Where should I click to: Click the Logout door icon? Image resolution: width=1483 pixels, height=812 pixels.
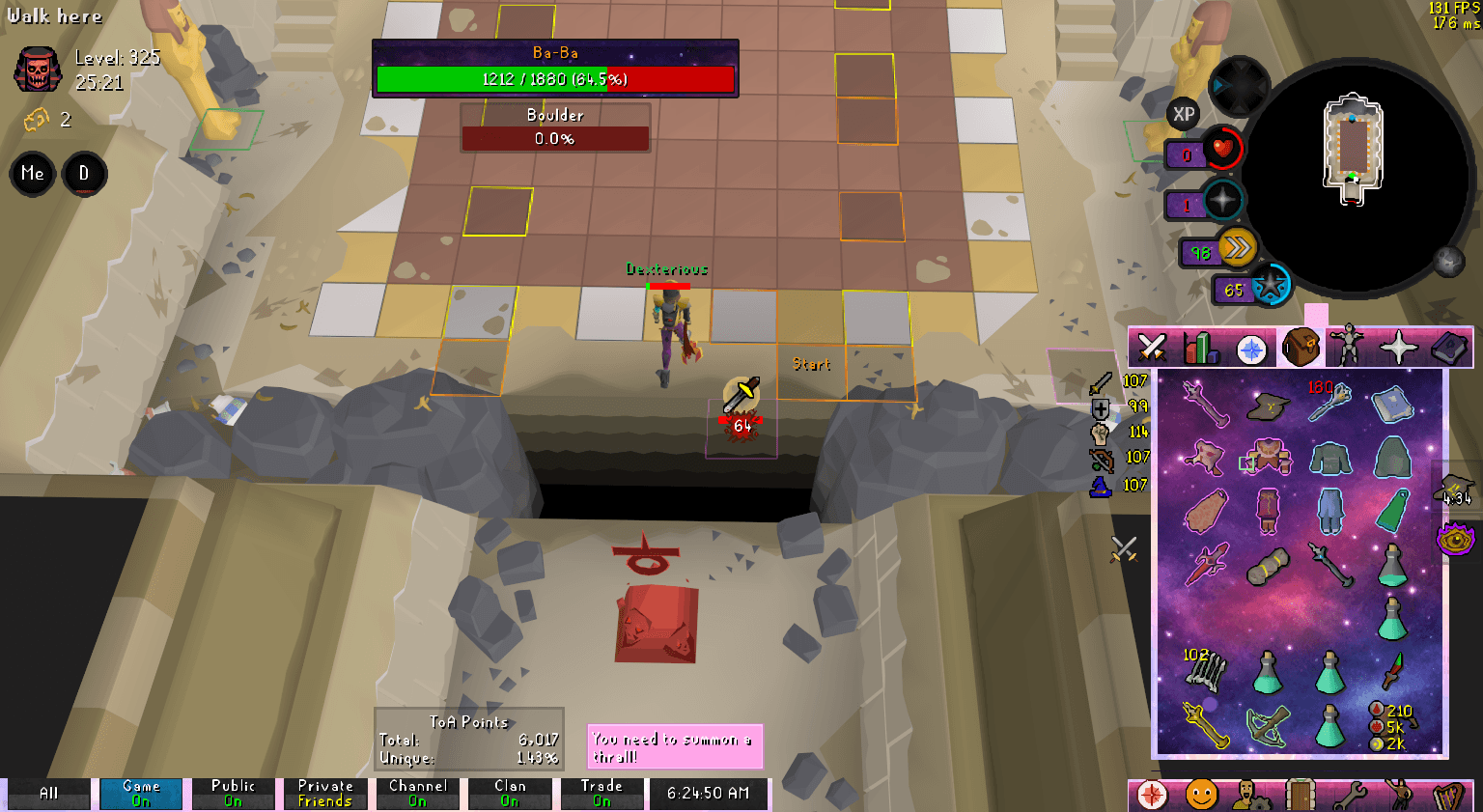click(1300, 792)
